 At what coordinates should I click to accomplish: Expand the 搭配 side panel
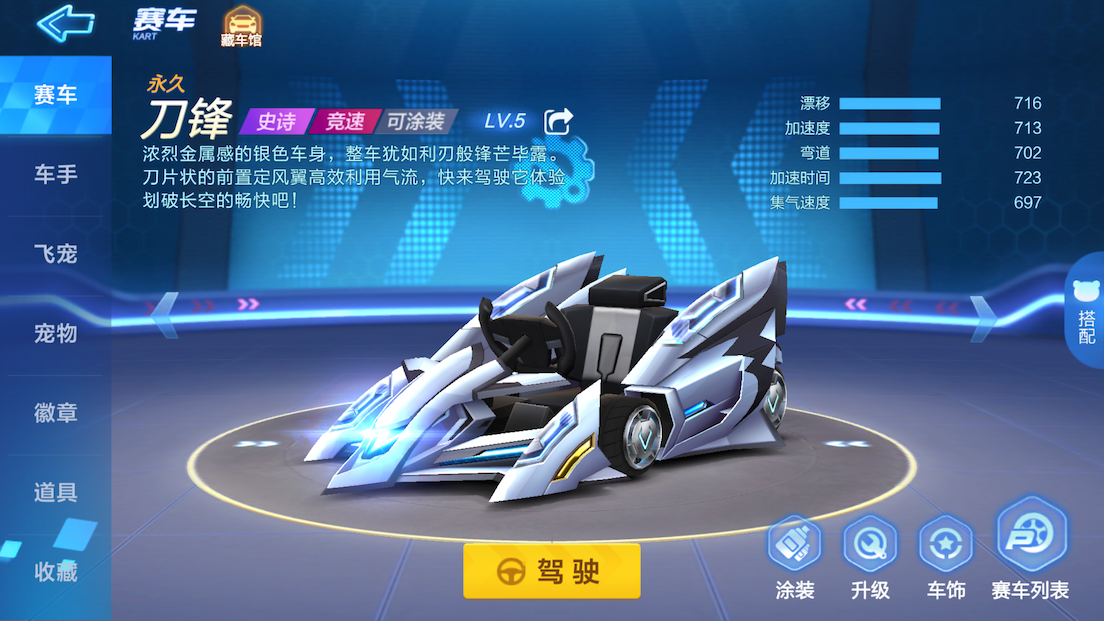(1086, 314)
